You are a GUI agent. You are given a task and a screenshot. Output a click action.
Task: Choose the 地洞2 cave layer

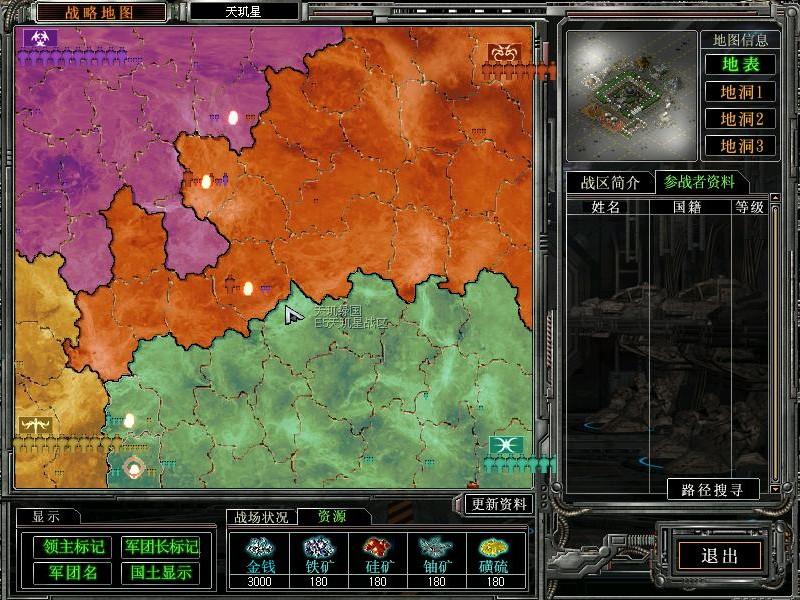742,119
